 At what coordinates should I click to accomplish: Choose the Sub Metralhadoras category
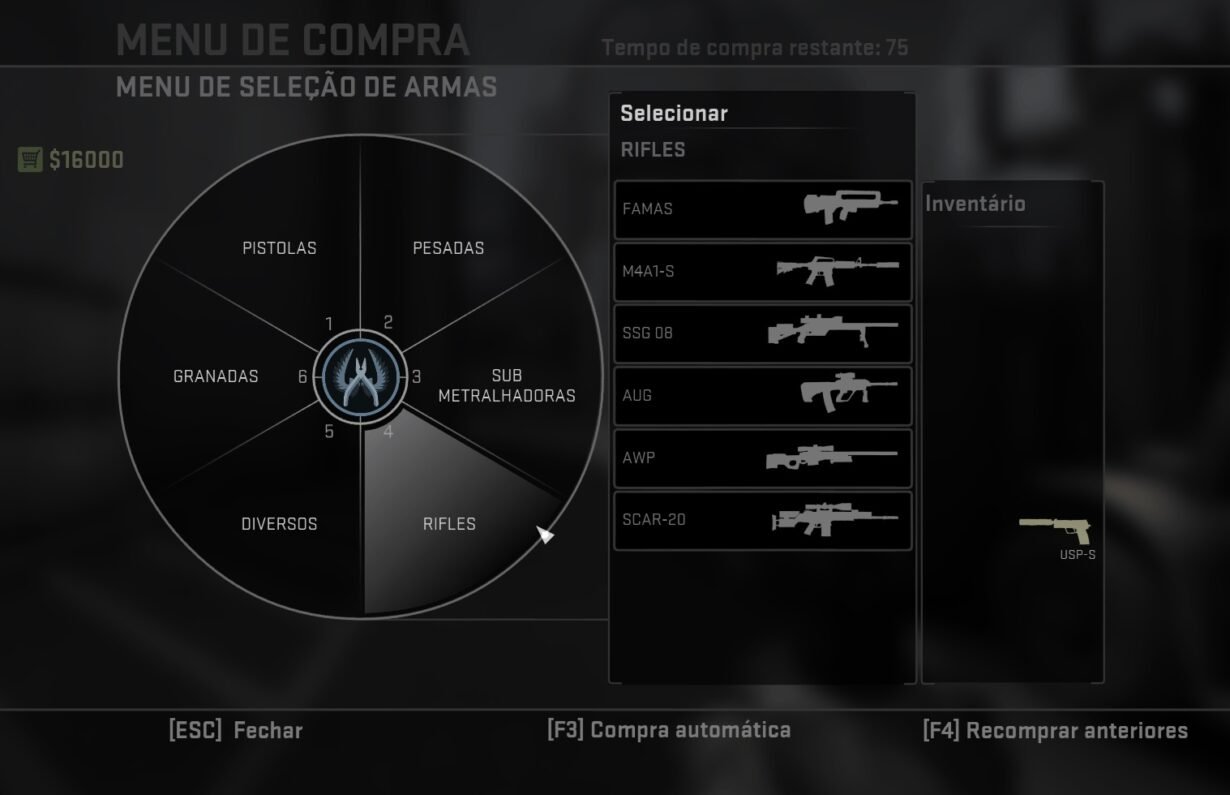506,386
